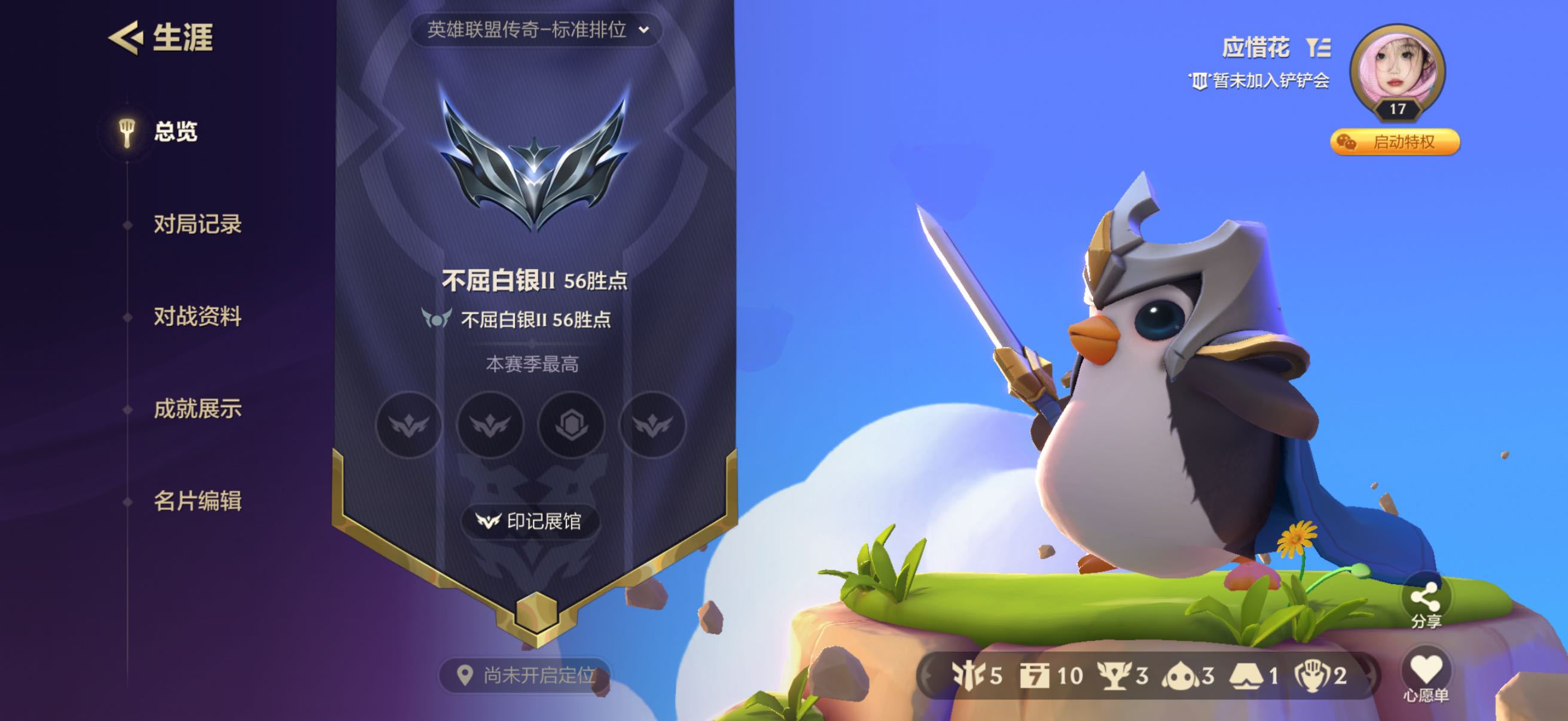Open the 名片编辑 card editor tab

click(197, 502)
